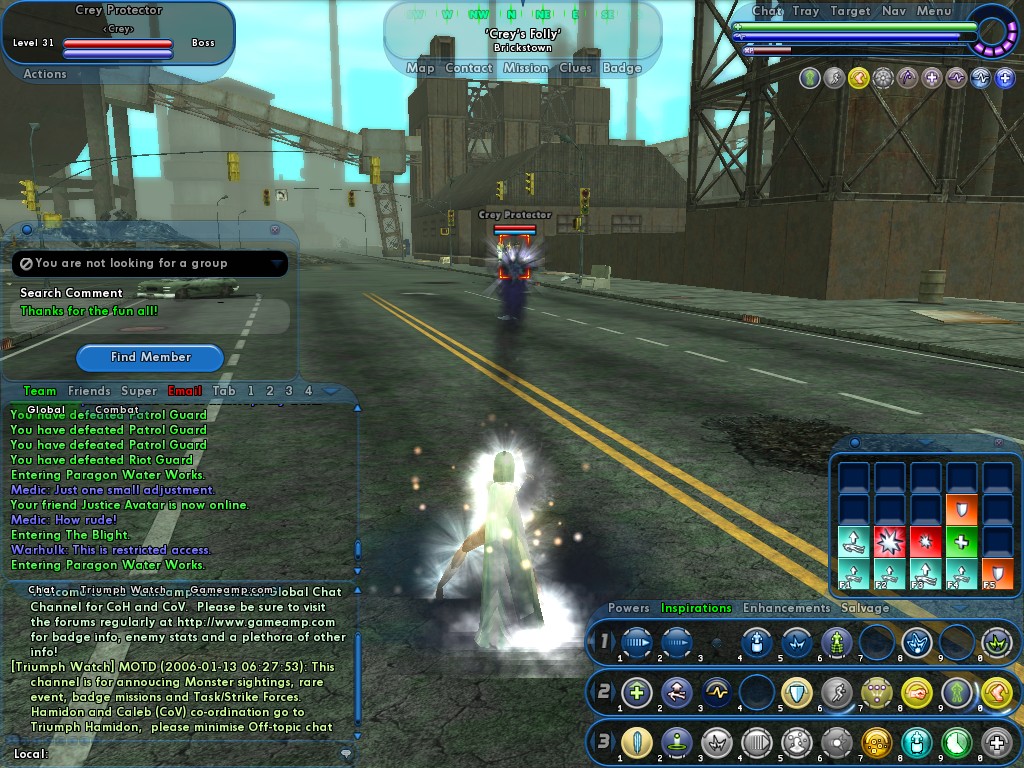
Task: Open the Contact list
Action: (x=468, y=68)
